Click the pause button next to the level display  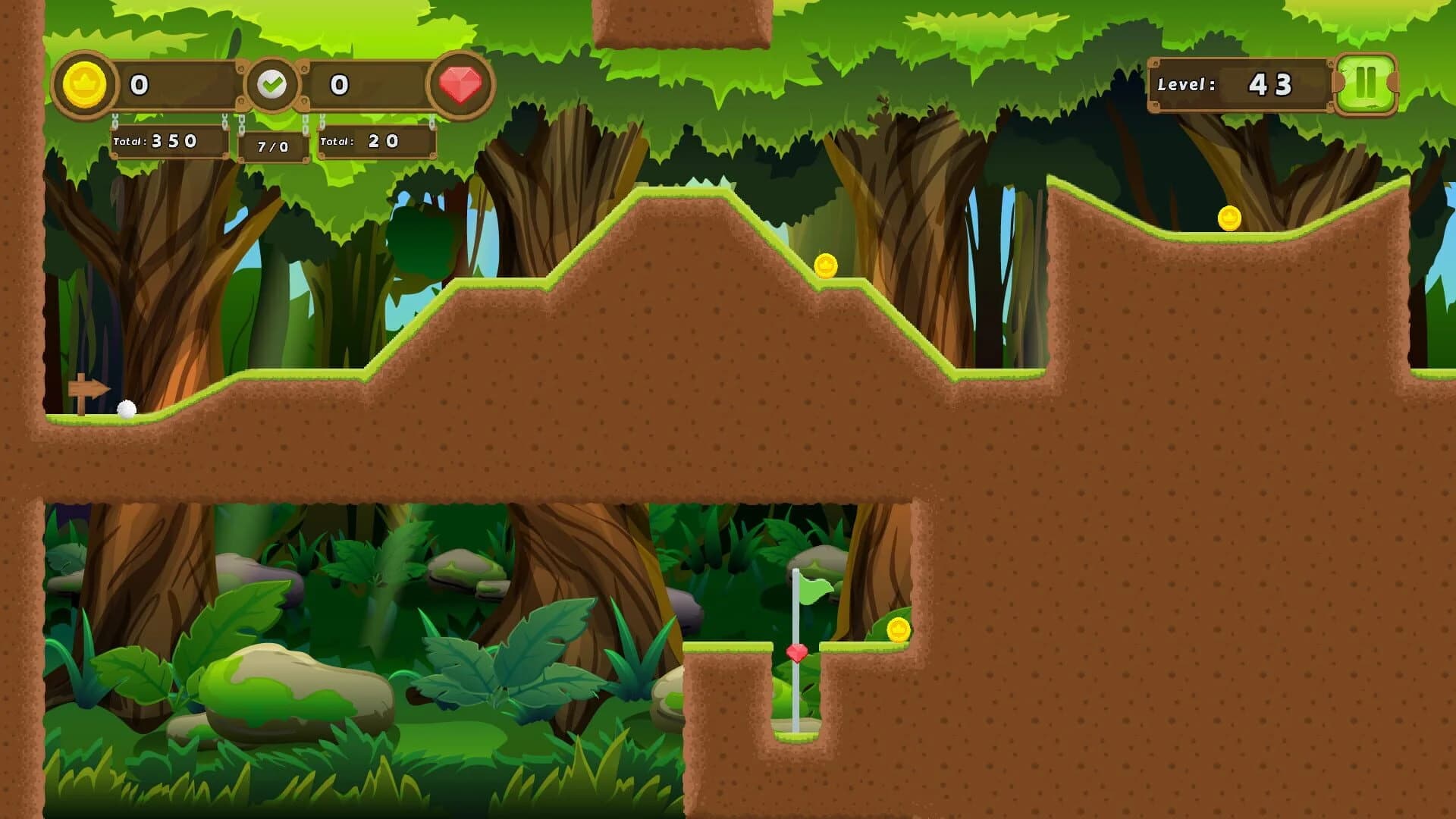point(1365,85)
